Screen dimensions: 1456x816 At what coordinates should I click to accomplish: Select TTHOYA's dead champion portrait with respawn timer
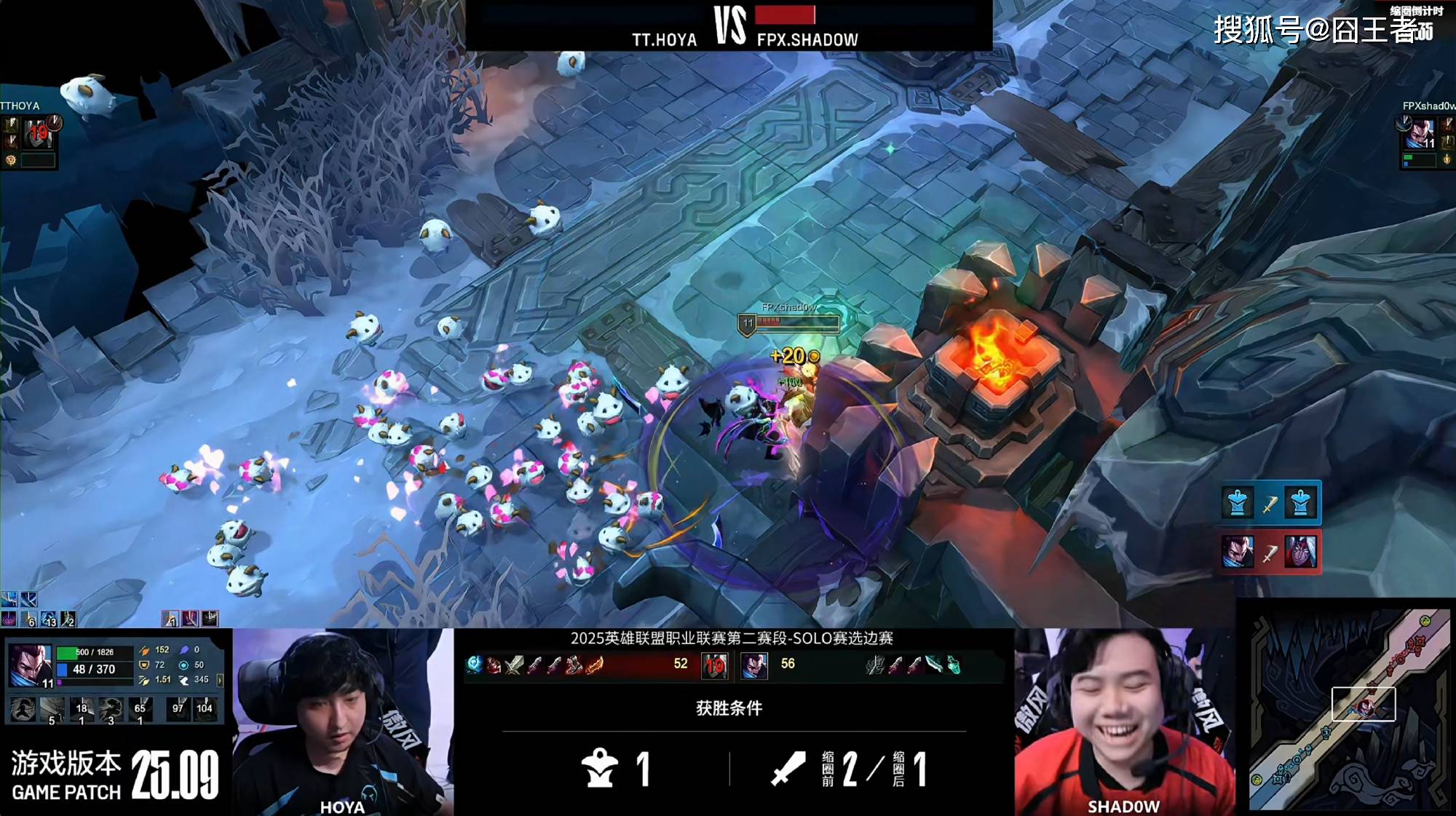click(37, 133)
